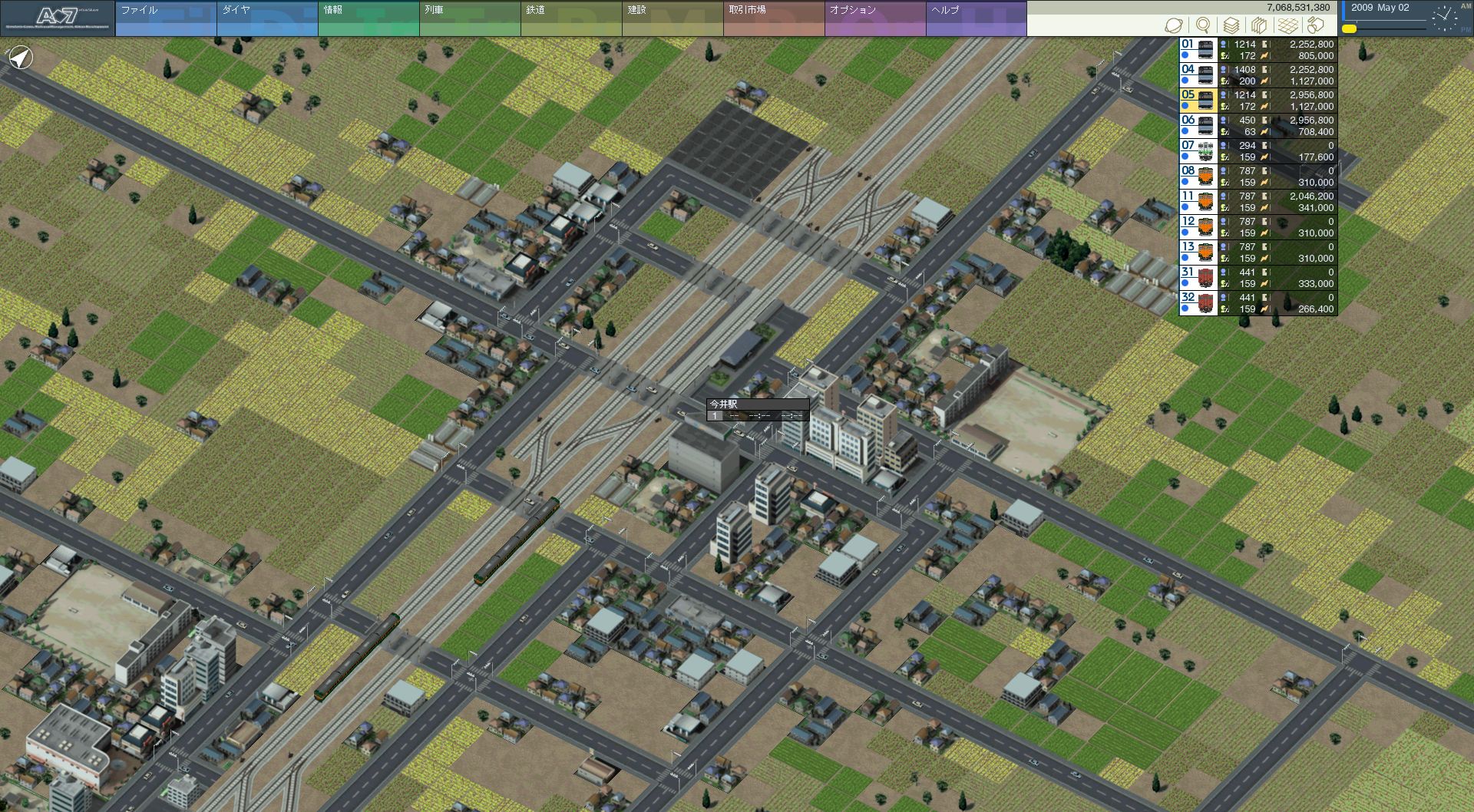The width and height of the screenshot is (1474, 812).
Task: Open the 建設 menu
Action: point(672,18)
